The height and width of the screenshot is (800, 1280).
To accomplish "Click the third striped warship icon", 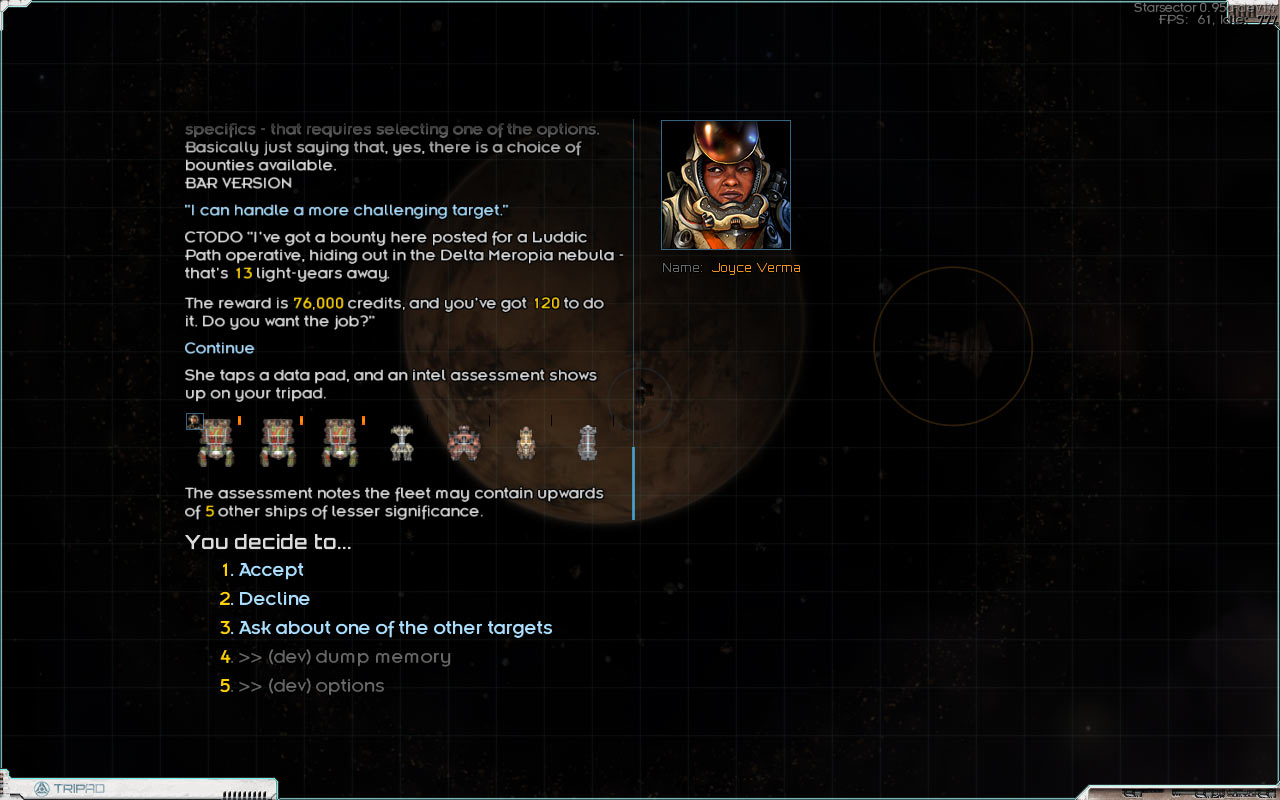I will (x=340, y=442).
